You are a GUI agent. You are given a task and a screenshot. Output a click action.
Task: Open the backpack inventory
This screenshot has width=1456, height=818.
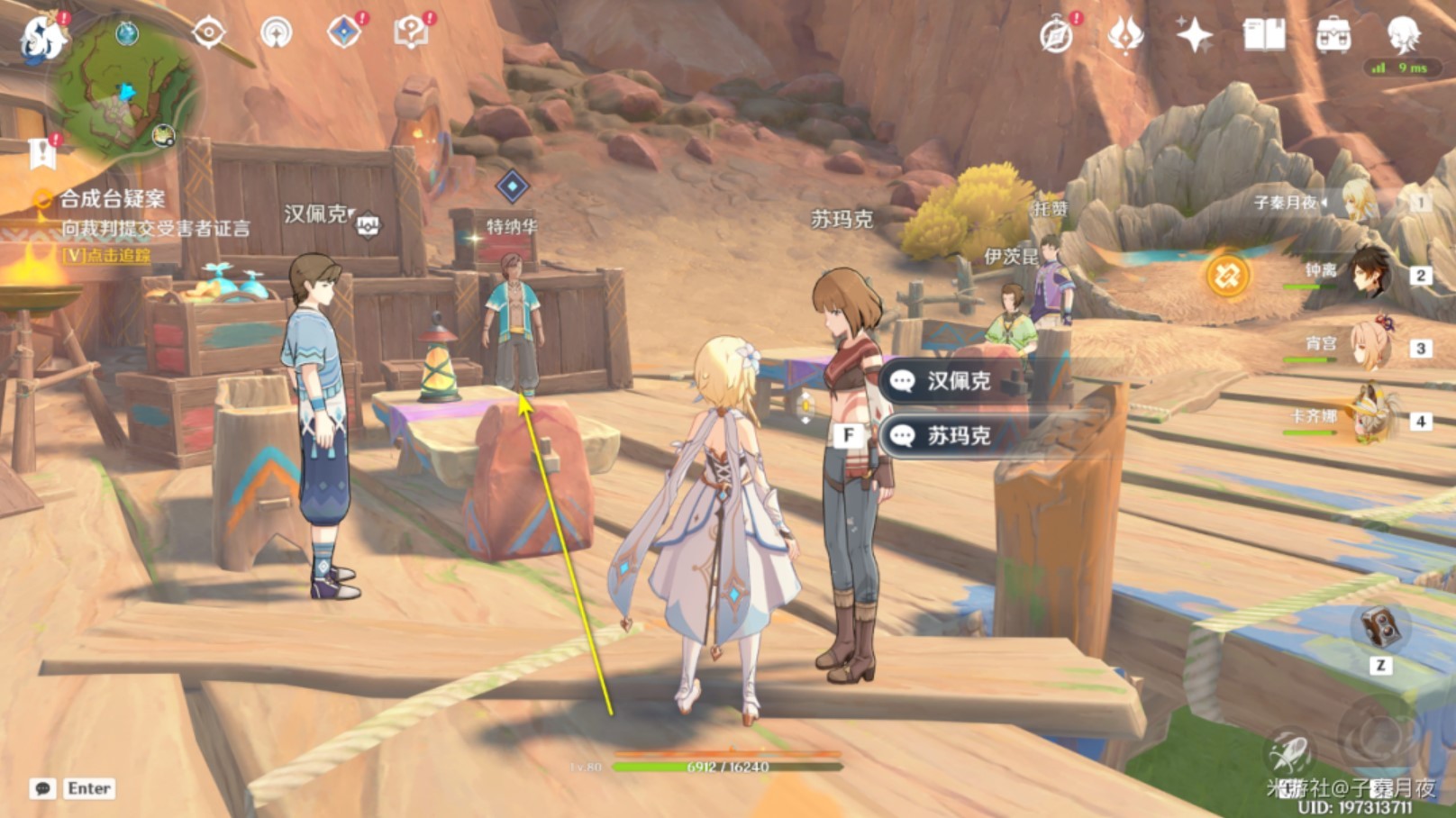pyautogui.click(x=1333, y=36)
